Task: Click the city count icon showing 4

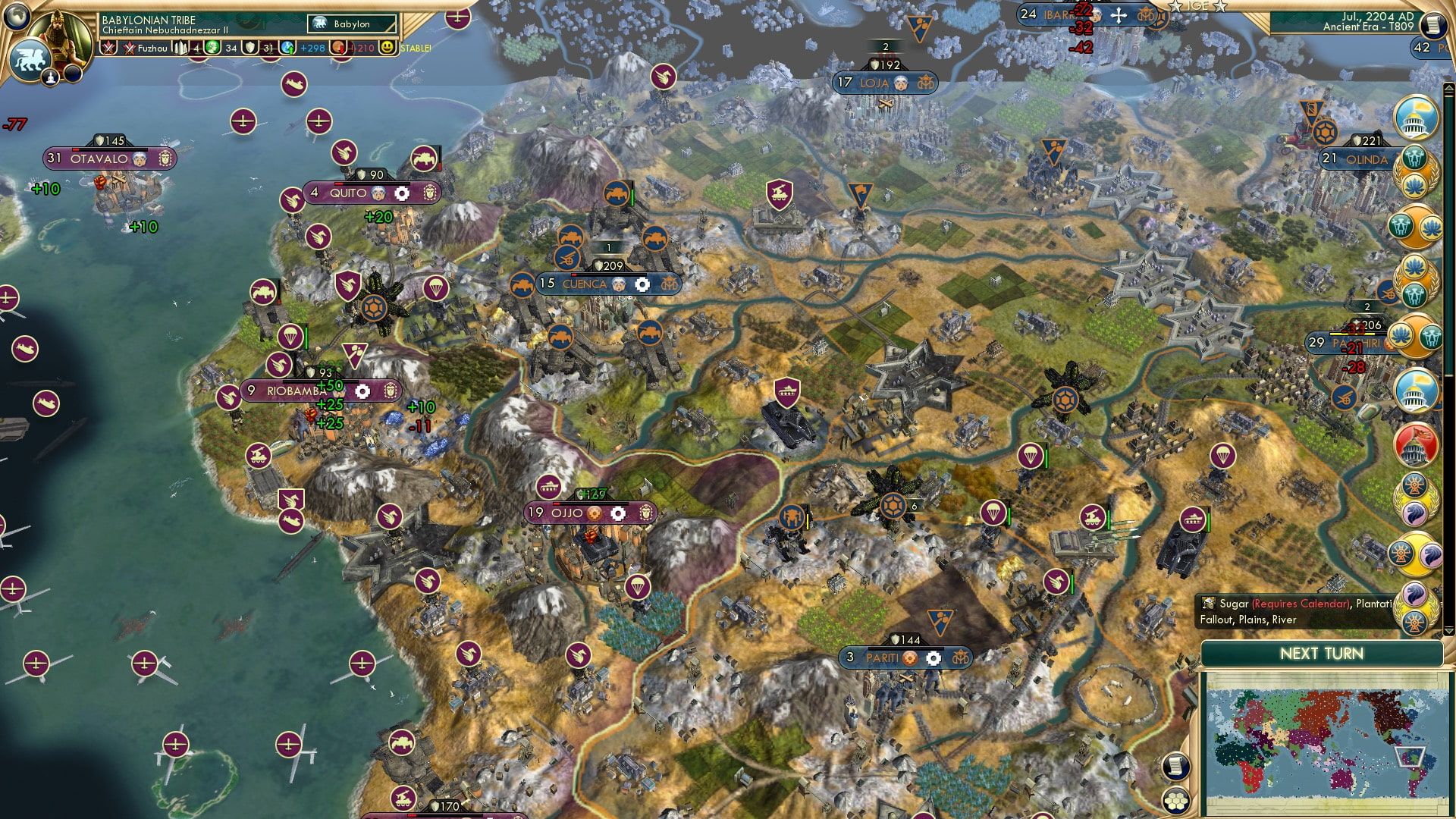Action: 181,48
